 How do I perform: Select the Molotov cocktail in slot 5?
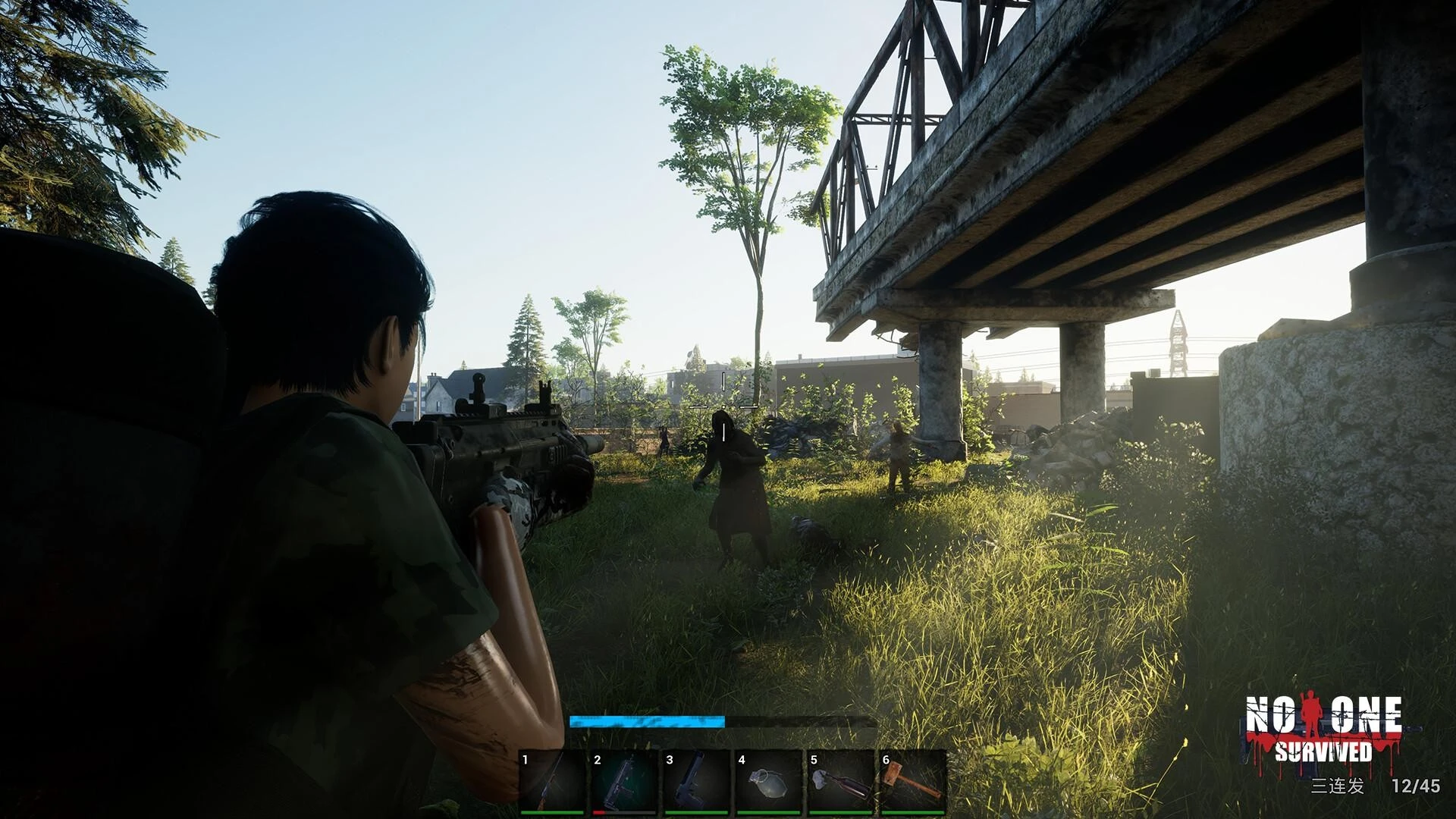coord(840,782)
